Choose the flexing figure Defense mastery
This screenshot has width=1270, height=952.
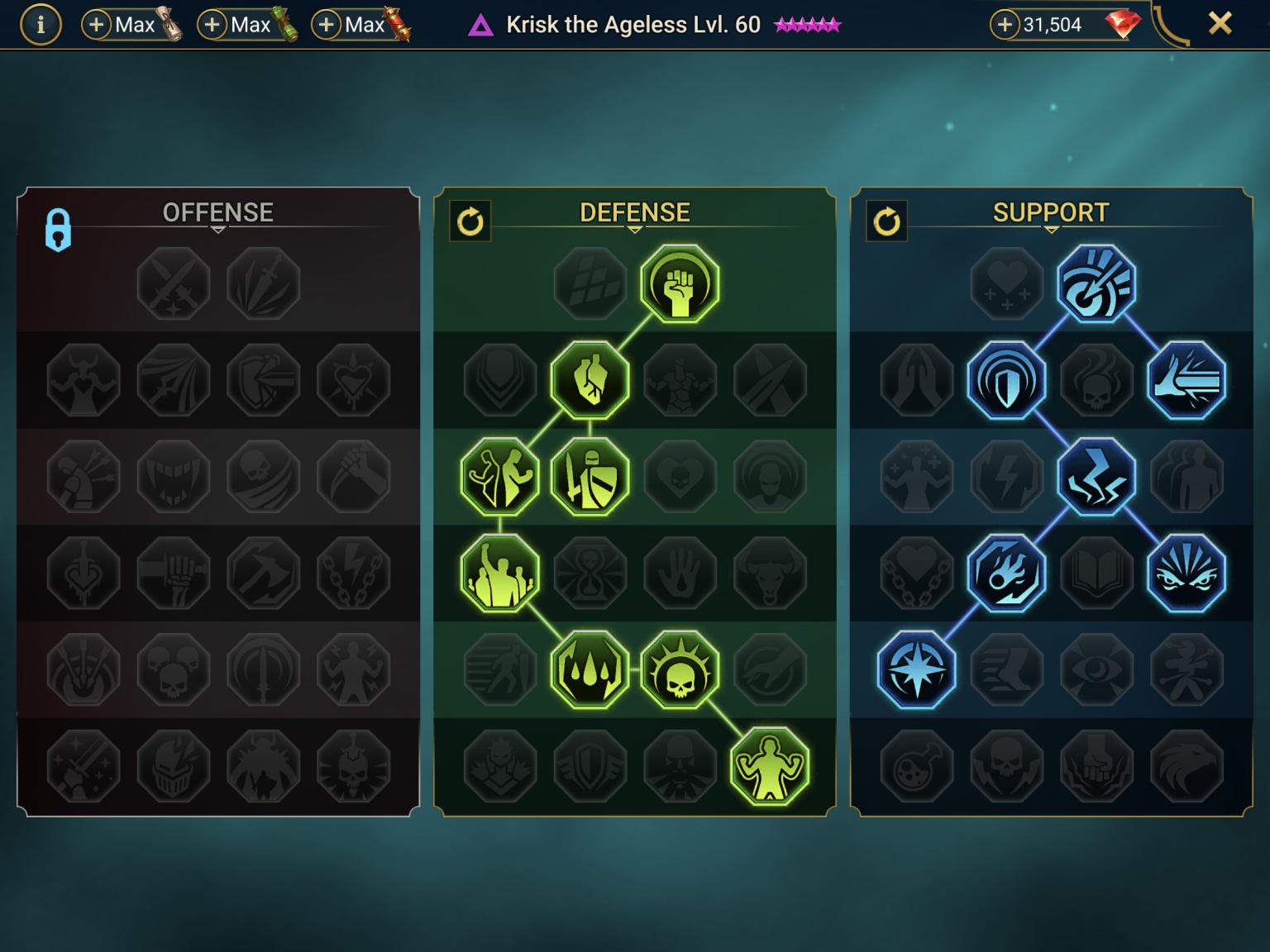click(x=770, y=767)
